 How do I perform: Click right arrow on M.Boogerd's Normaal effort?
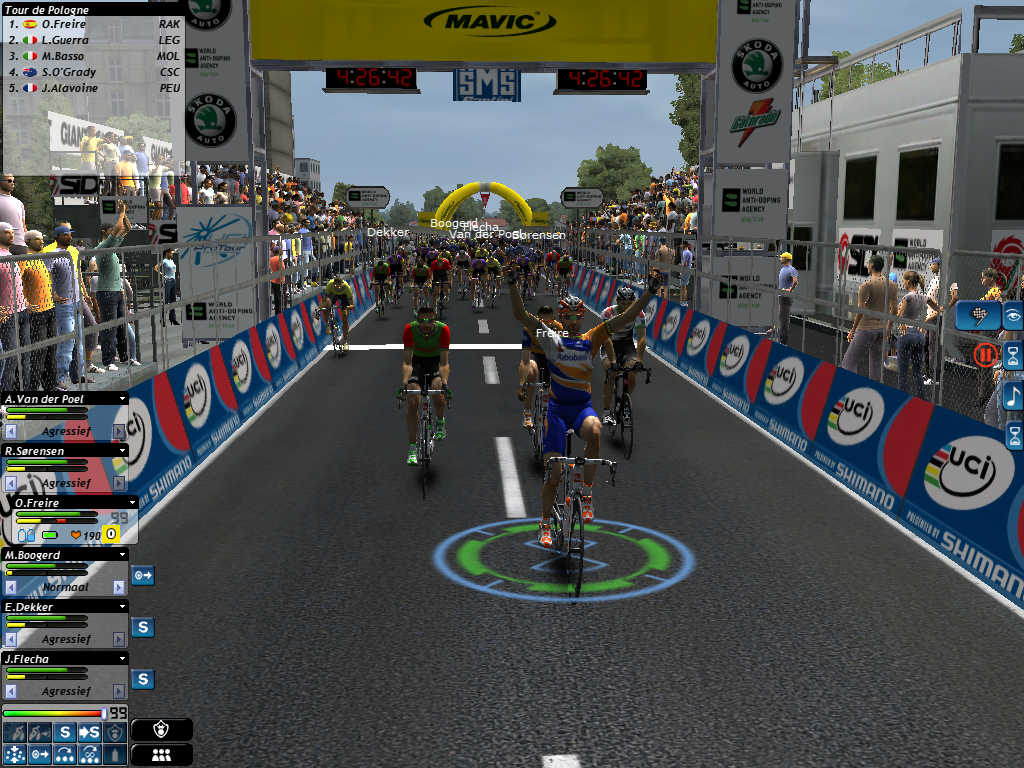[119, 587]
